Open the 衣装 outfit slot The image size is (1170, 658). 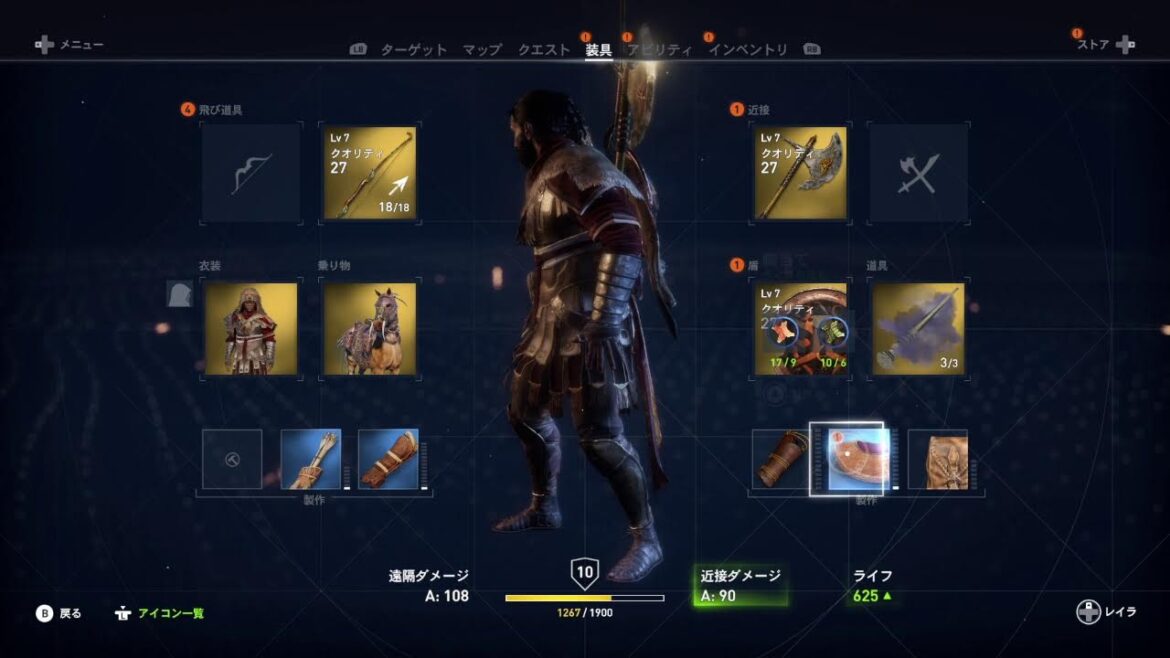pos(250,329)
